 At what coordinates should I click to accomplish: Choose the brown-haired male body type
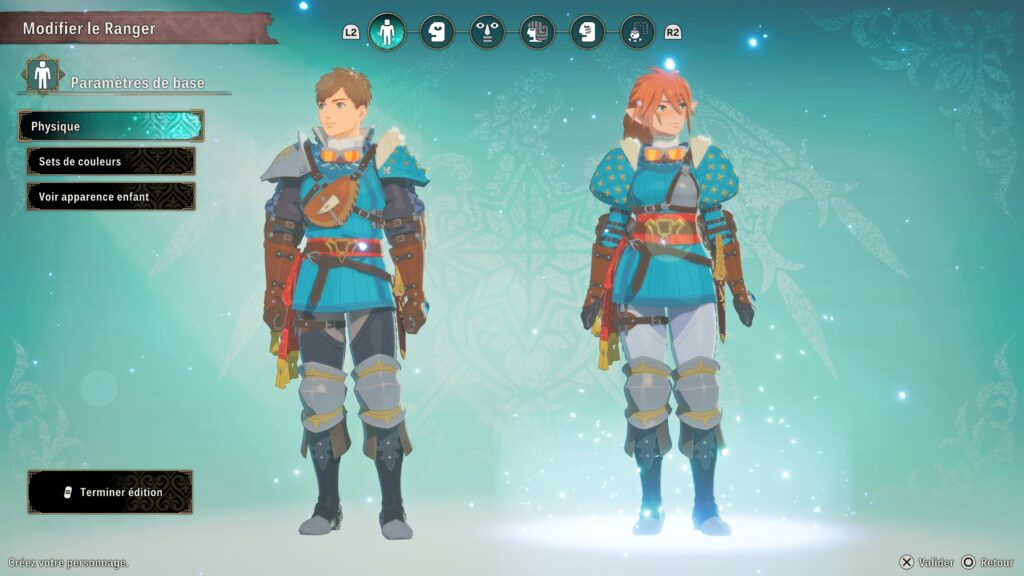point(345,300)
